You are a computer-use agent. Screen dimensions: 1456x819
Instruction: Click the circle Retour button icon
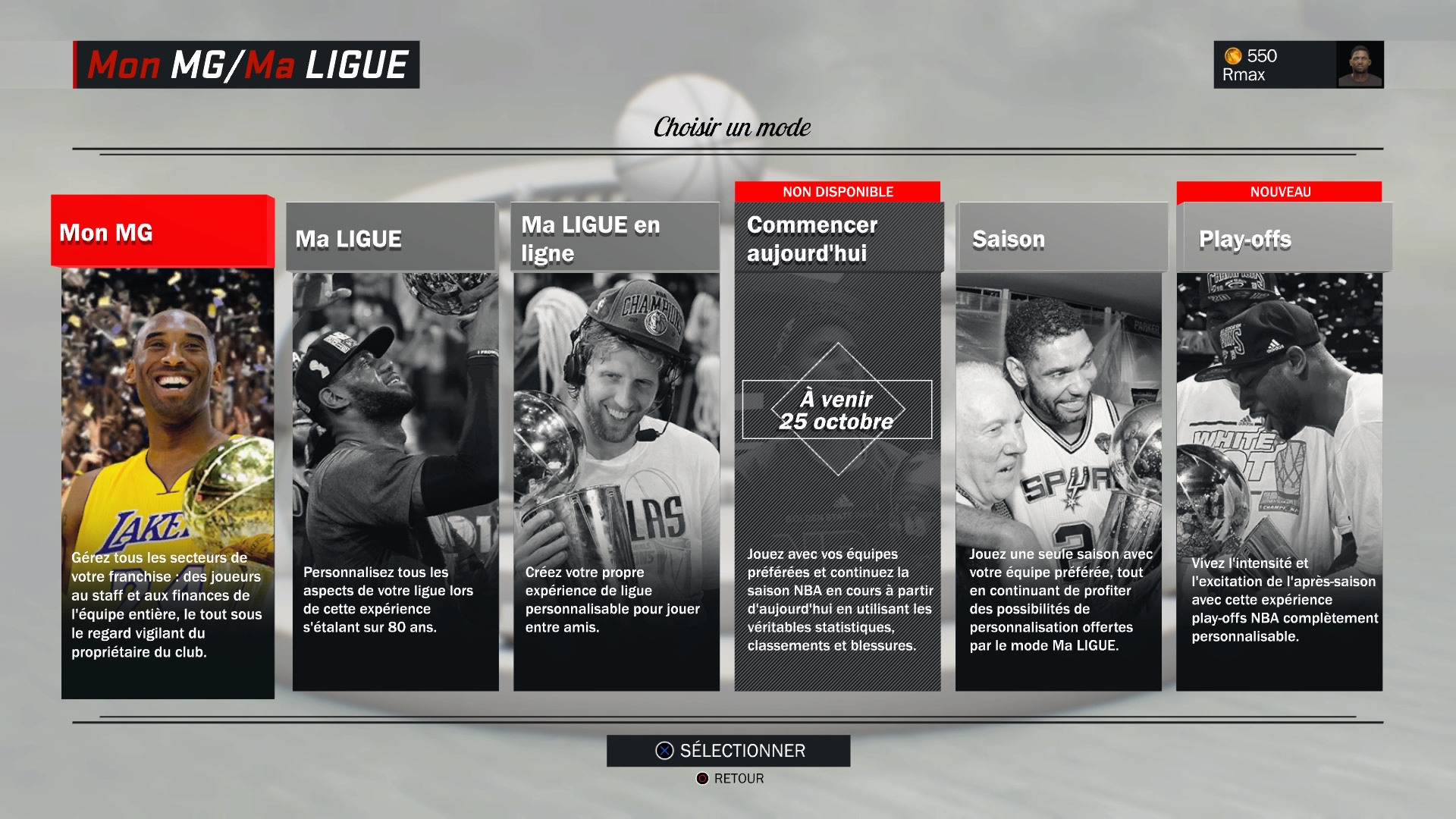tap(701, 778)
